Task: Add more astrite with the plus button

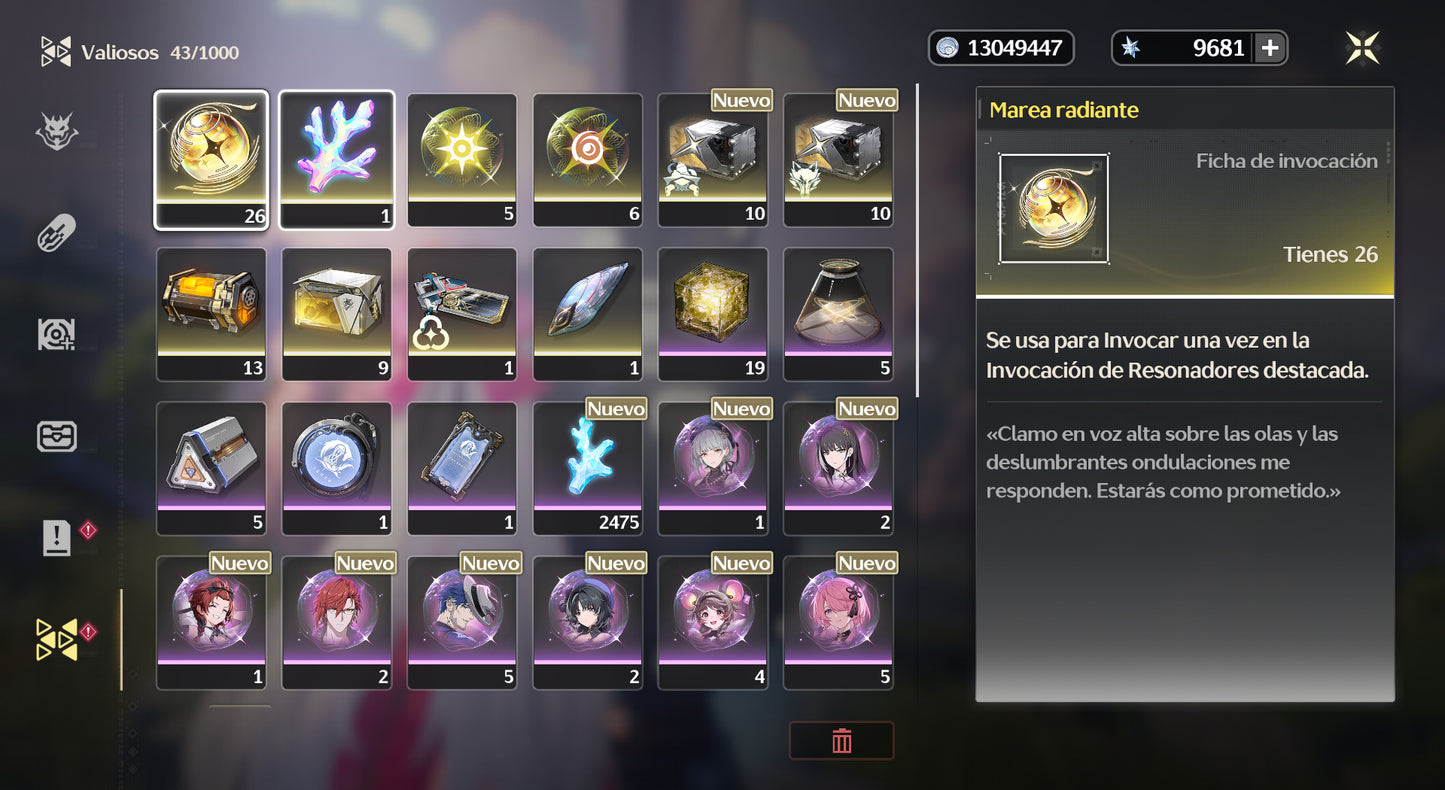Action: click(x=1270, y=48)
